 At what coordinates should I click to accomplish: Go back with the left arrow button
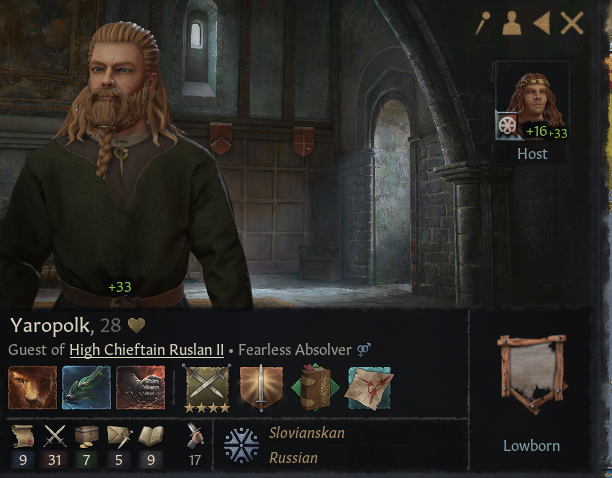[541, 24]
